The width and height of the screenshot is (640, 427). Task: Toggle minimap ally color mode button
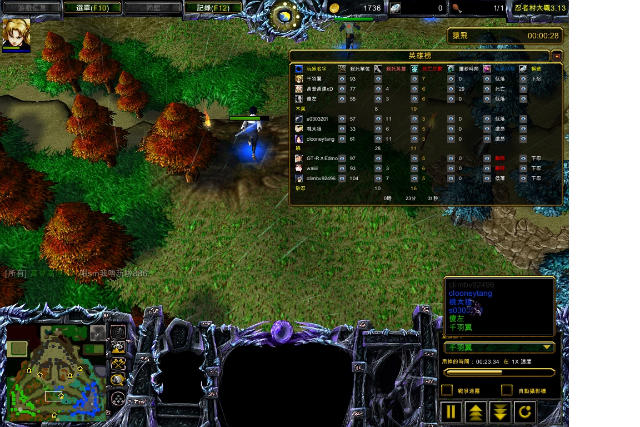(x=118, y=364)
